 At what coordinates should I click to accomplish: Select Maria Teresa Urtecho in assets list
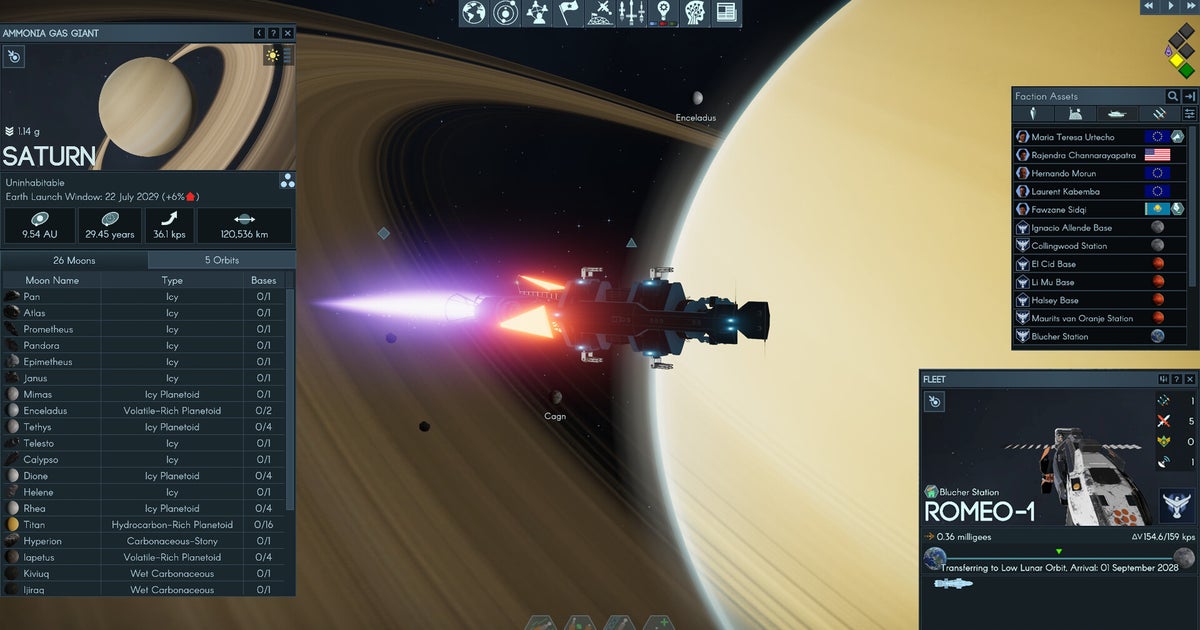pyautogui.click(x=1072, y=137)
